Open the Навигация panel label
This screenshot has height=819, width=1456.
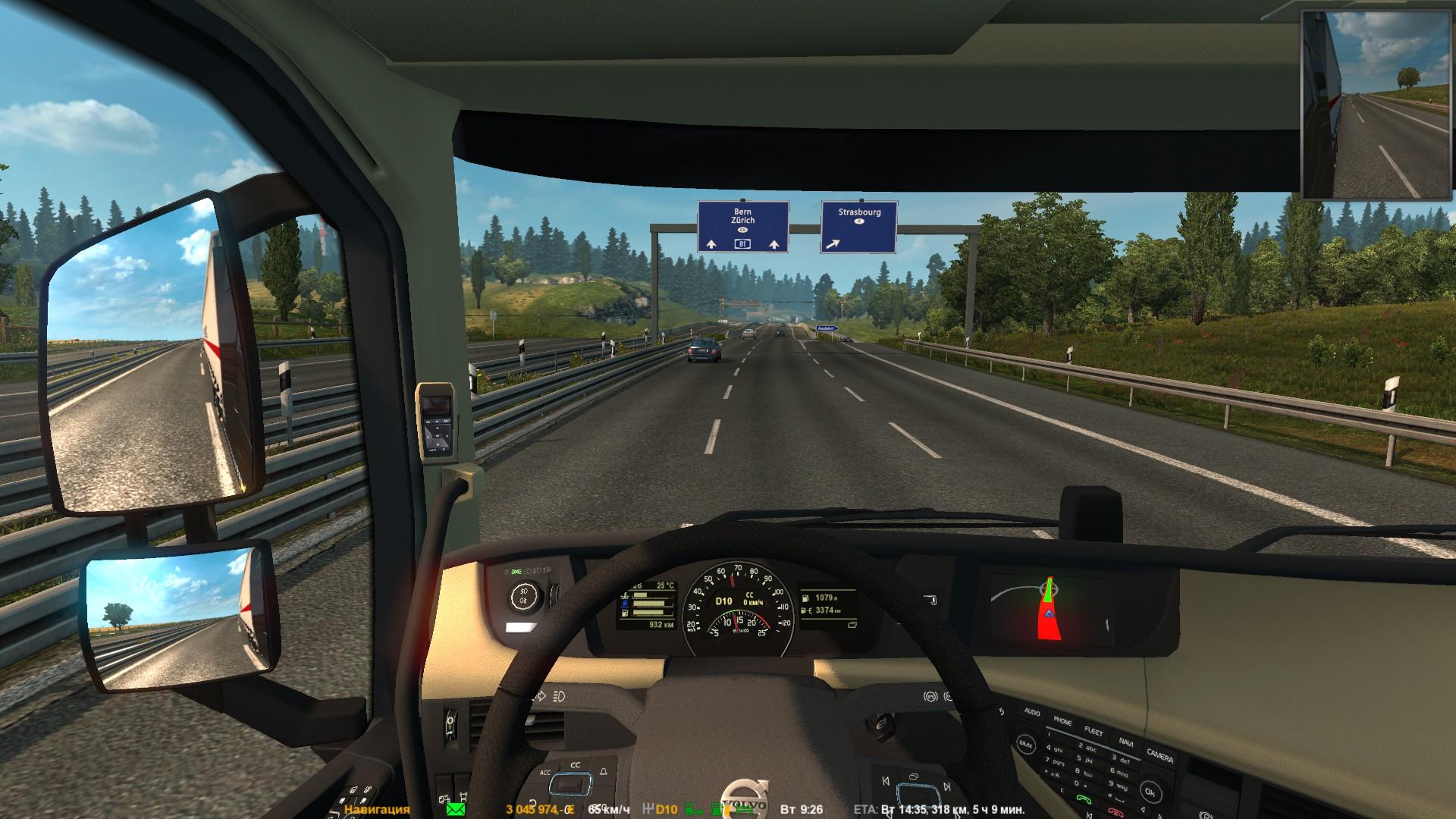(x=377, y=809)
